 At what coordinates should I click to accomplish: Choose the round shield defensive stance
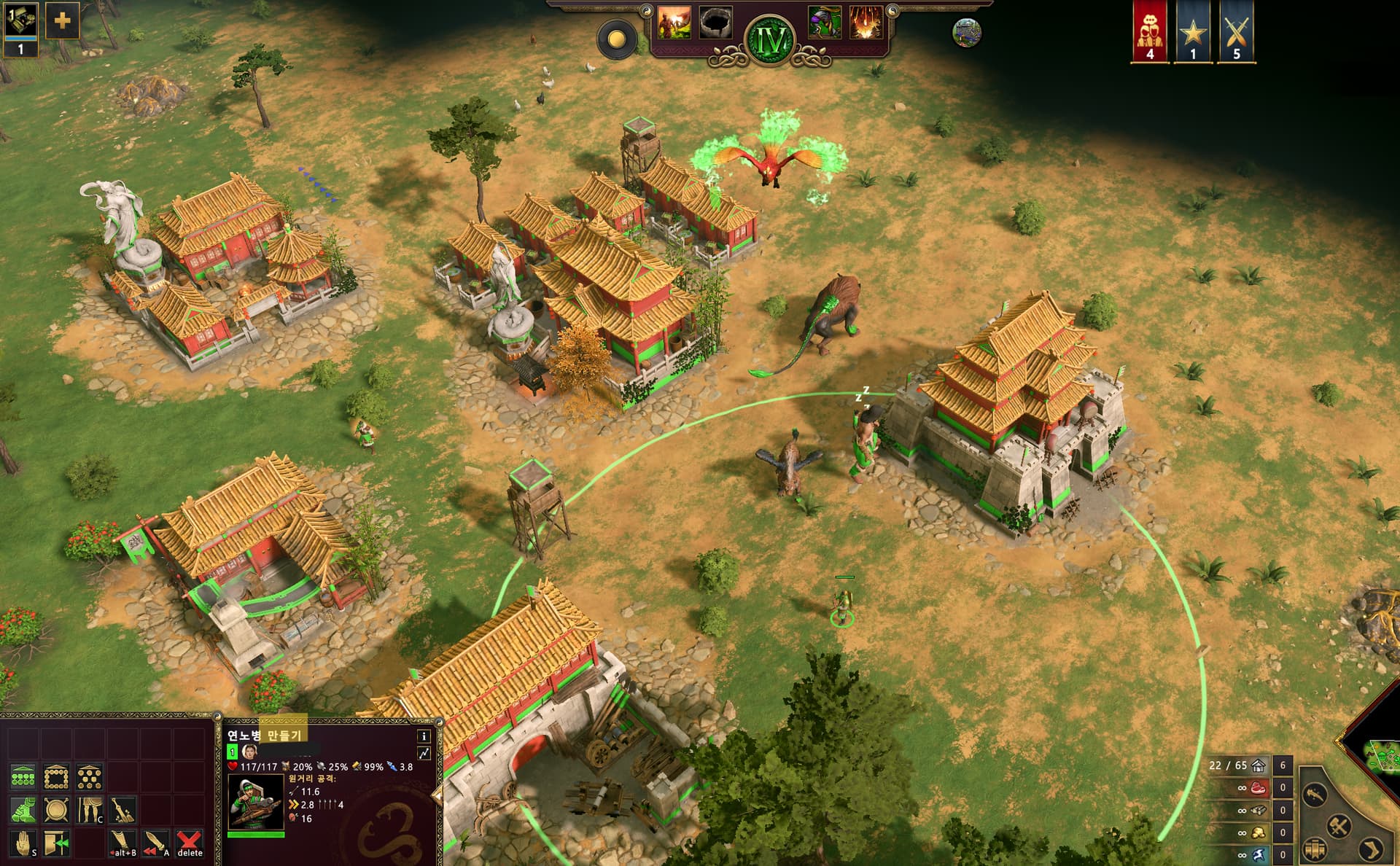click(x=56, y=810)
